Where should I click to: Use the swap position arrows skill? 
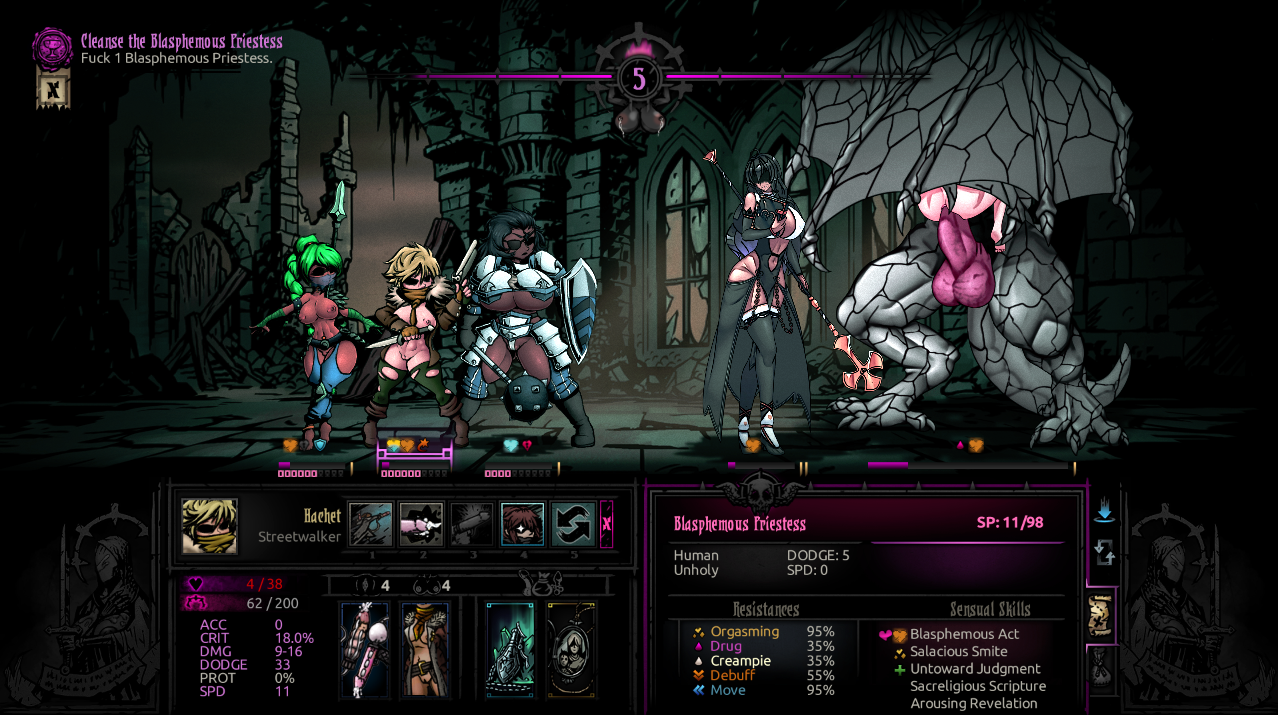pyautogui.click(x=573, y=524)
